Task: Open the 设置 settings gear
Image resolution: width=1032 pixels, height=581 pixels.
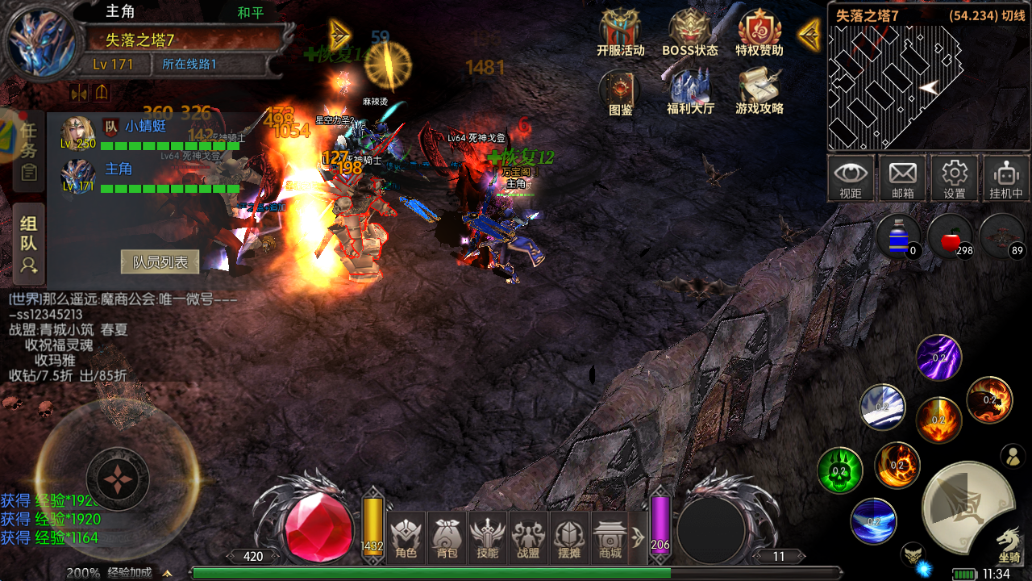Action: pyautogui.click(x=955, y=177)
